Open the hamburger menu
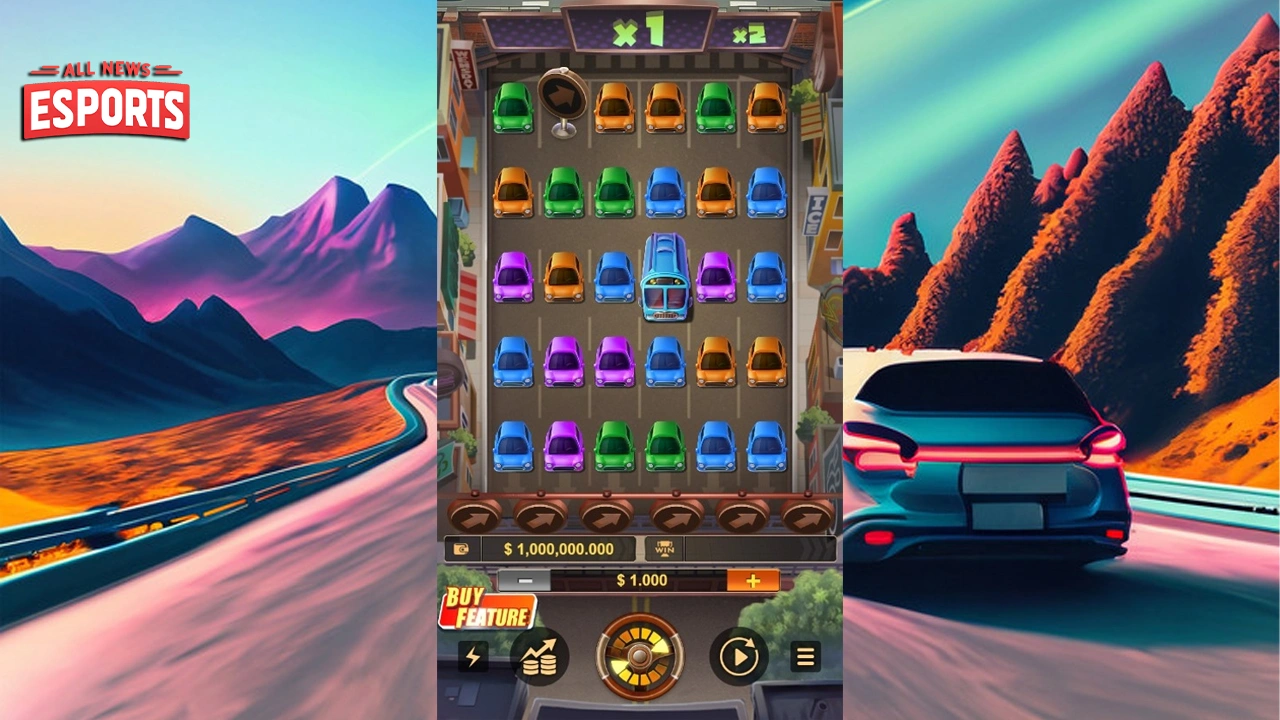 point(805,656)
